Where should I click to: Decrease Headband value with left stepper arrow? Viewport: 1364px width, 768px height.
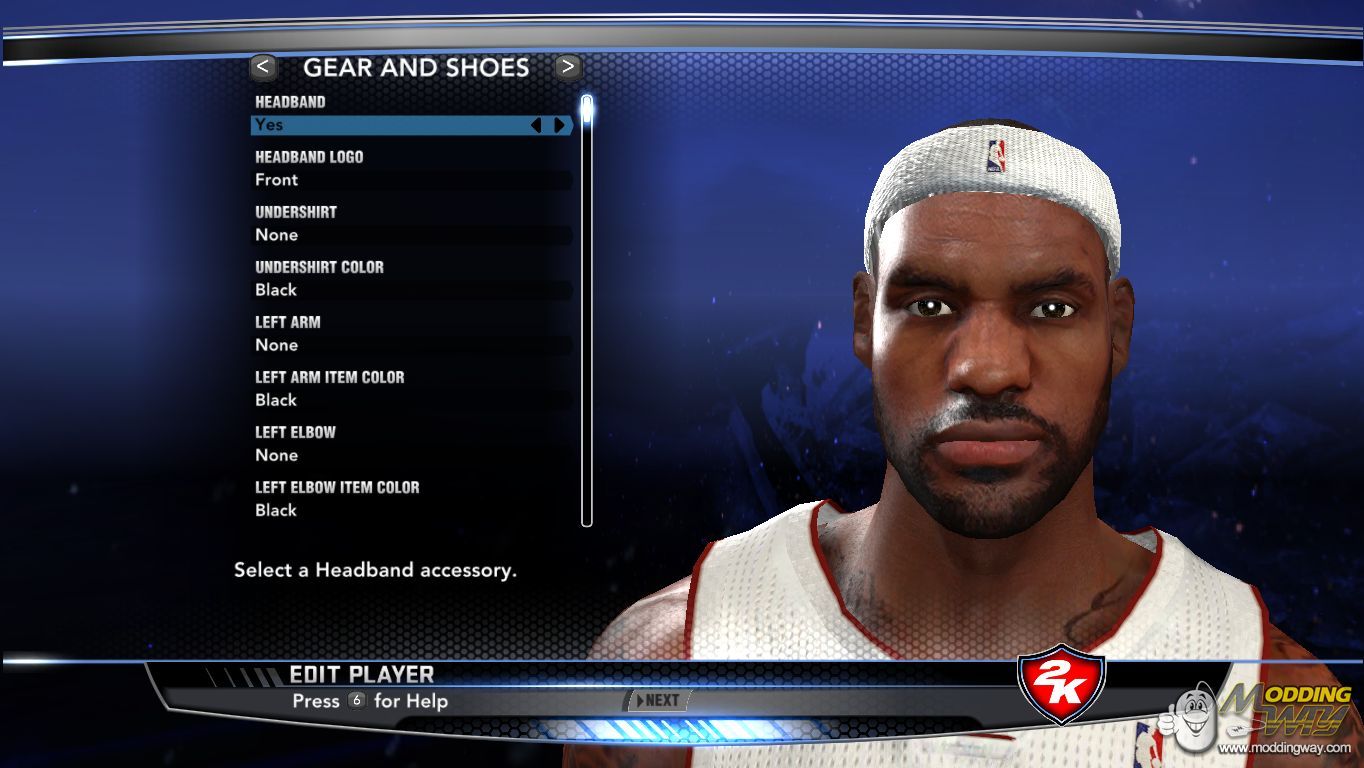click(536, 125)
